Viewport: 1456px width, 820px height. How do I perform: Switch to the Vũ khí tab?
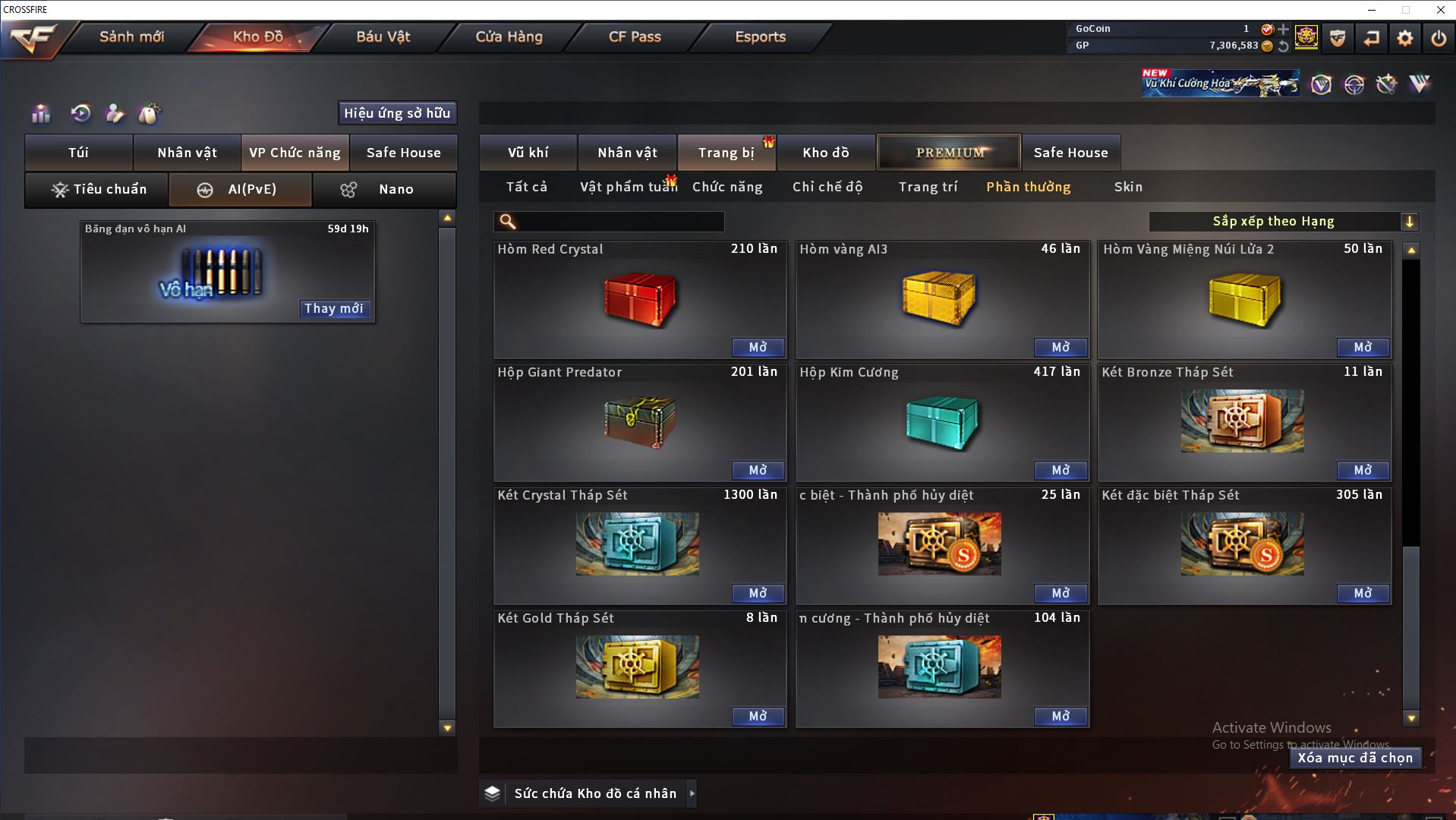click(528, 153)
